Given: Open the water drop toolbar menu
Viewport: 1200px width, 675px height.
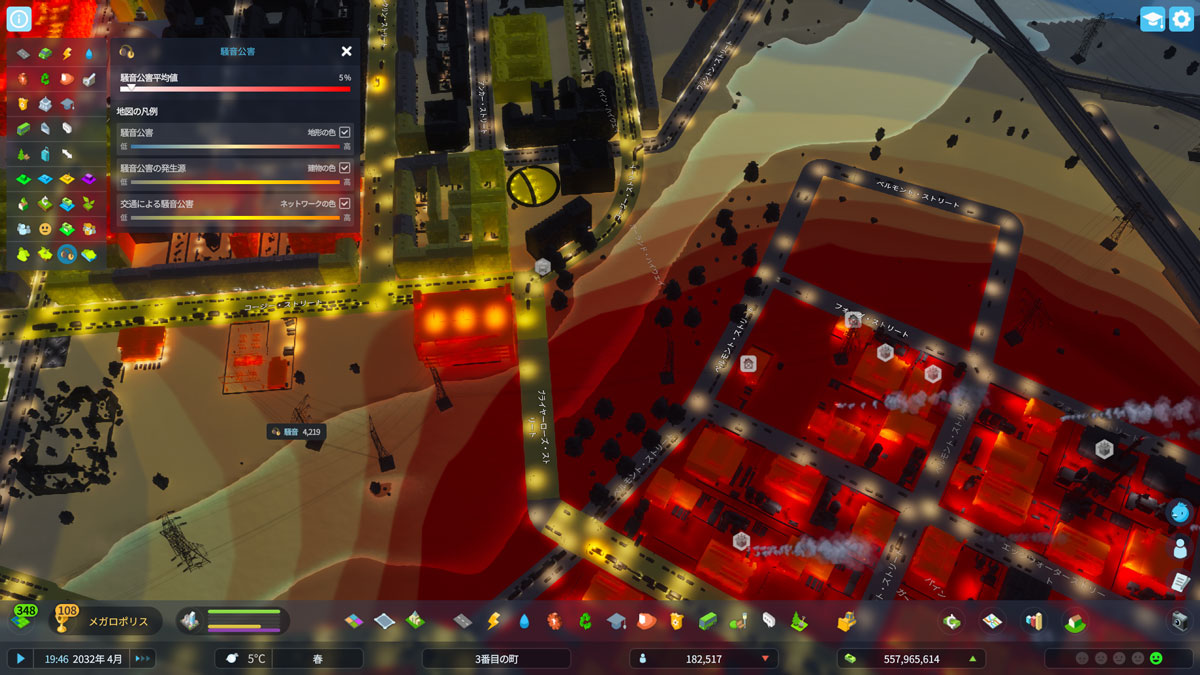Looking at the screenshot, I should tap(523, 621).
